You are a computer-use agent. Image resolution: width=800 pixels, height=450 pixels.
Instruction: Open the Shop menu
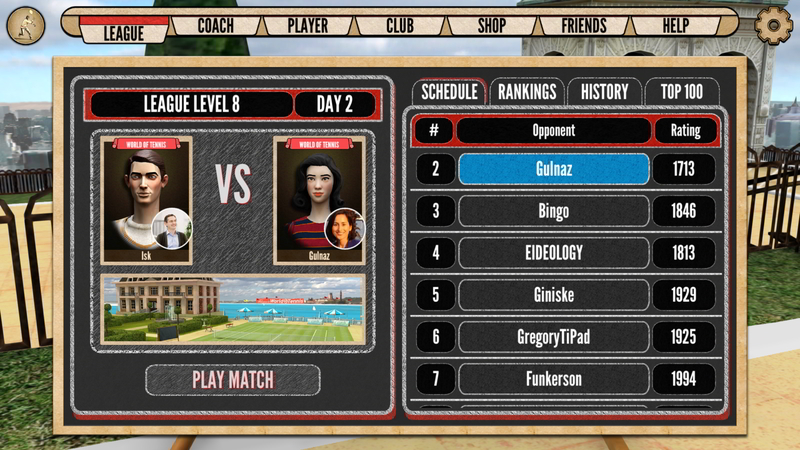click(491, 25)
